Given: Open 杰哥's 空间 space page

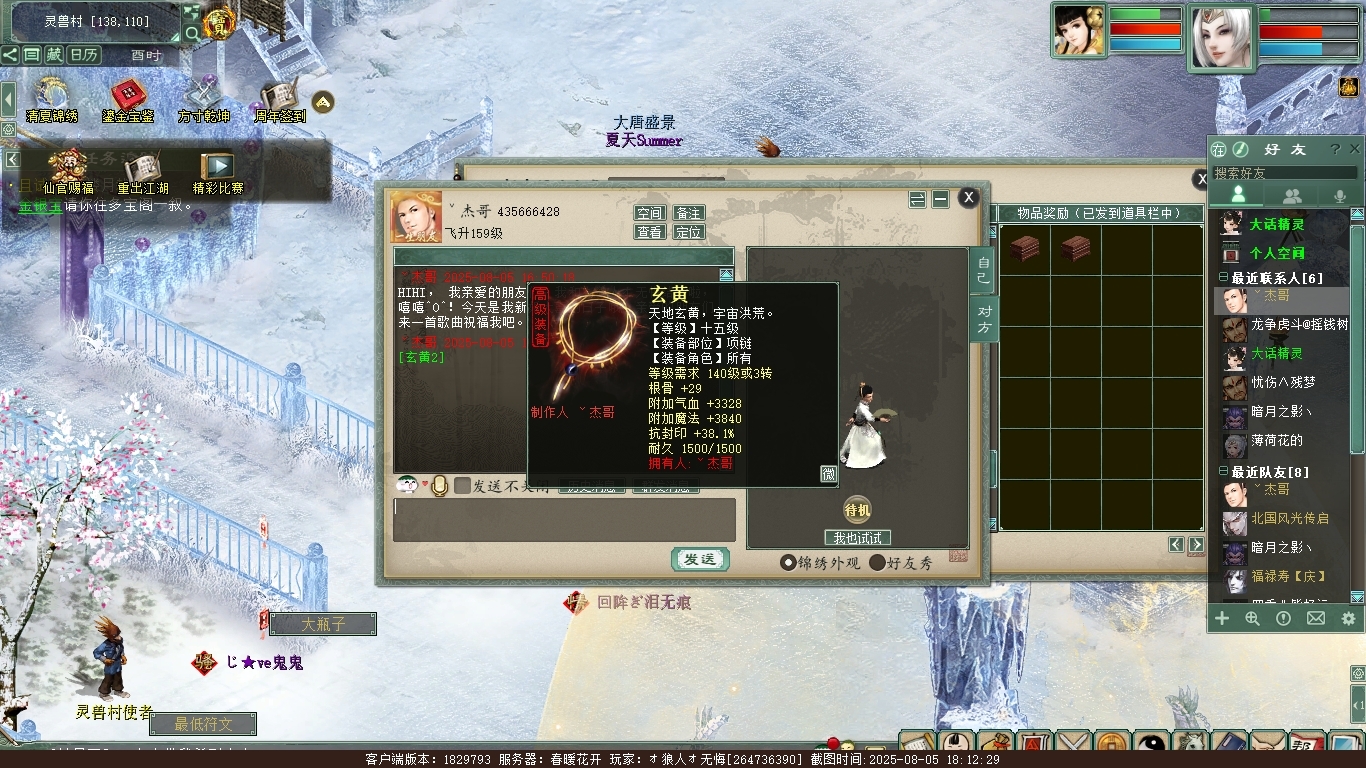Looking at the screenshot, I should click(650, 213).
